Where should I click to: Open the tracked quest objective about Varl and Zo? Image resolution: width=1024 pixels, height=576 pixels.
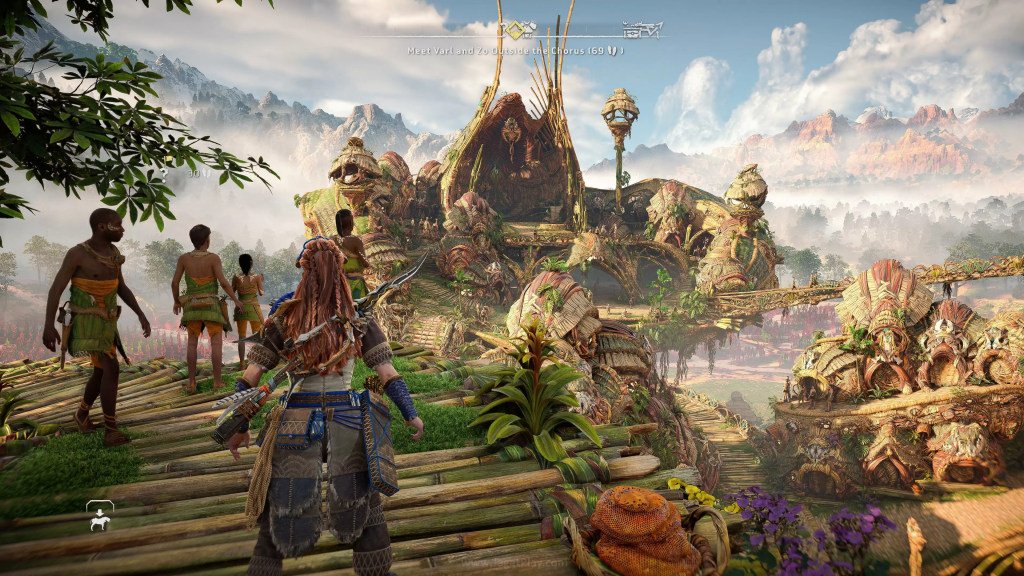[x=515, y=50]
